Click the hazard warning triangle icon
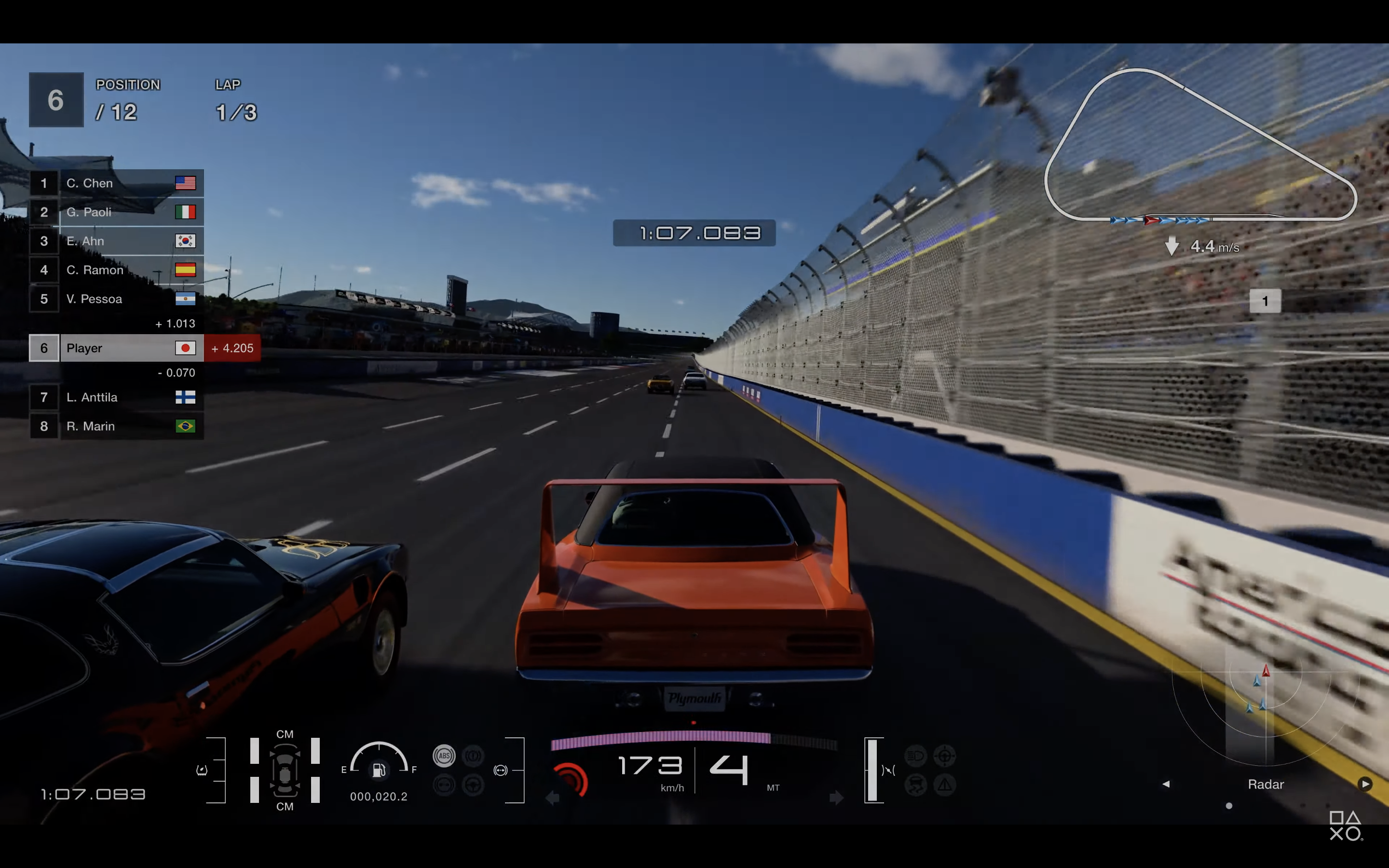Screen dimensions: 1389x868 [944, 784]
